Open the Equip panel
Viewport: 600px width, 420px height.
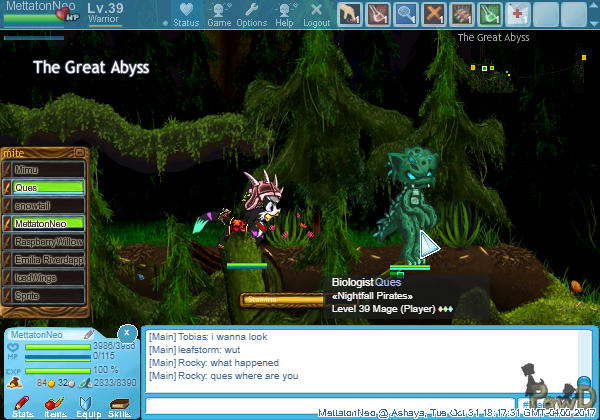pyautogui.click(x=88, y=406)
